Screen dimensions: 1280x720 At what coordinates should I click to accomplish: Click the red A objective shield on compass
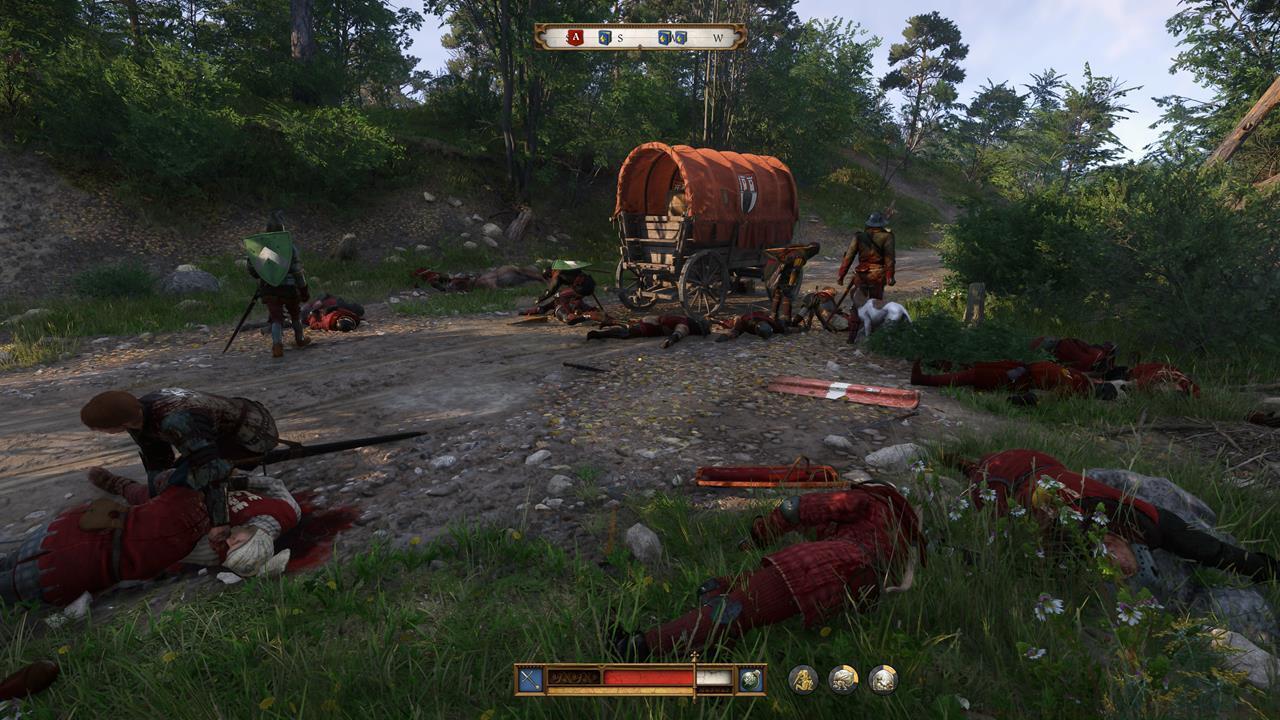[575, 37]
